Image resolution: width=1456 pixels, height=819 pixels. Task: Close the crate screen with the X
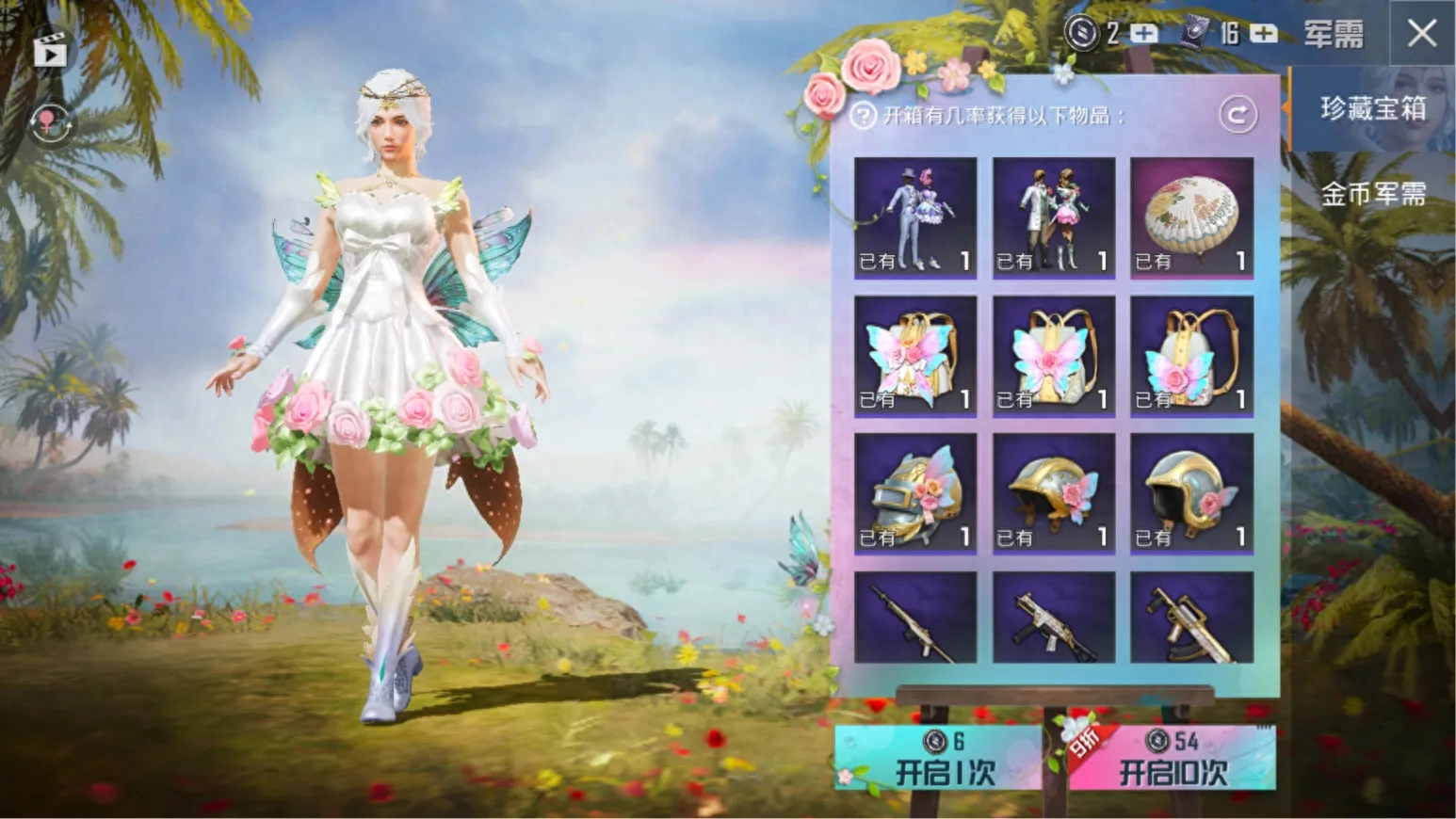pos(1421,34)
